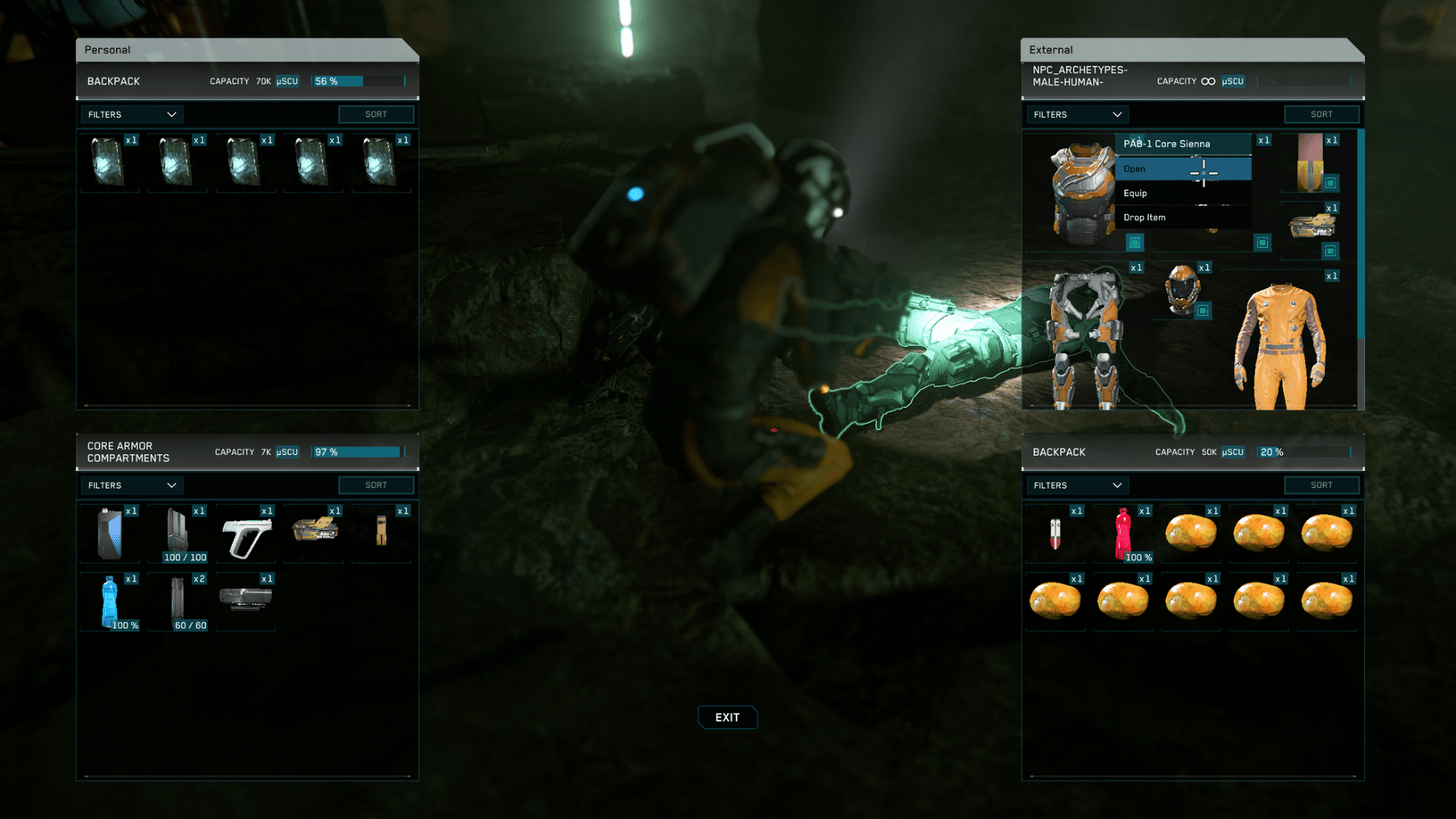Open the Filters dropdown in Personal backpack panel
Screen dimensions: 1456x819
pos(130,114)
